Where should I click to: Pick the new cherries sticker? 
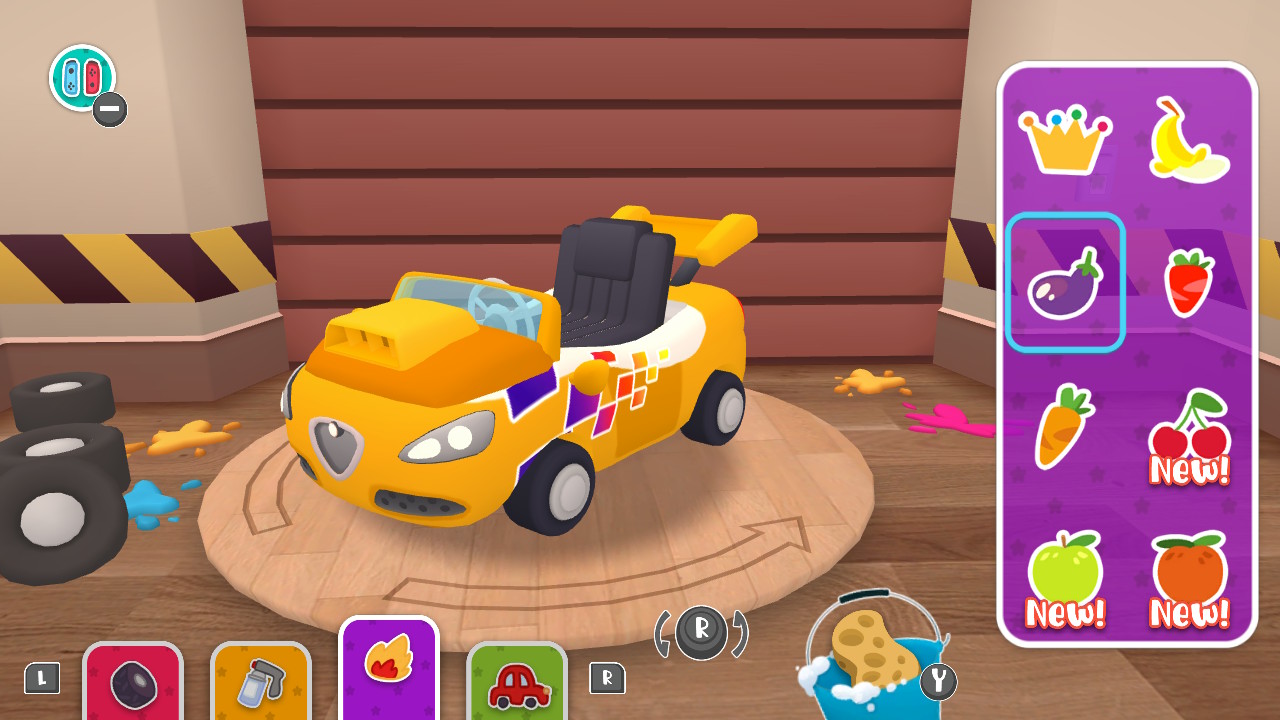[1188, 430]
